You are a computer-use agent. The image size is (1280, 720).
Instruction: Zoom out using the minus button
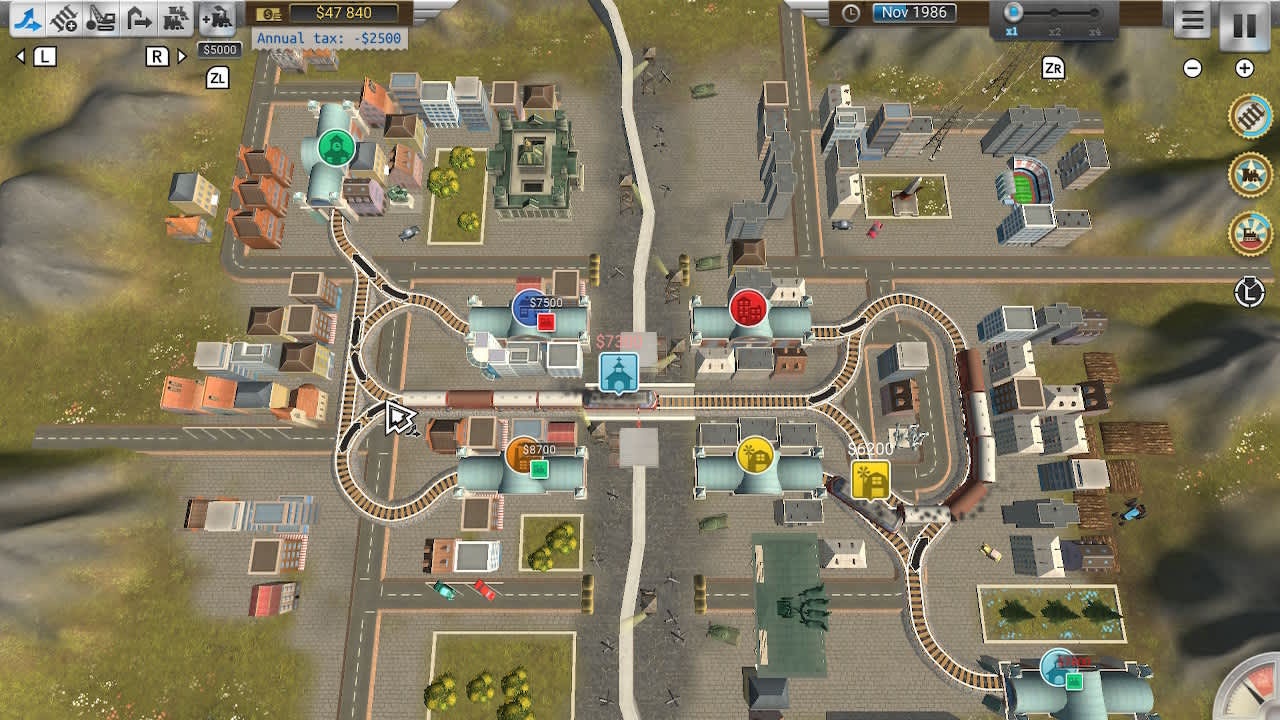click(x=1194, y=69)
